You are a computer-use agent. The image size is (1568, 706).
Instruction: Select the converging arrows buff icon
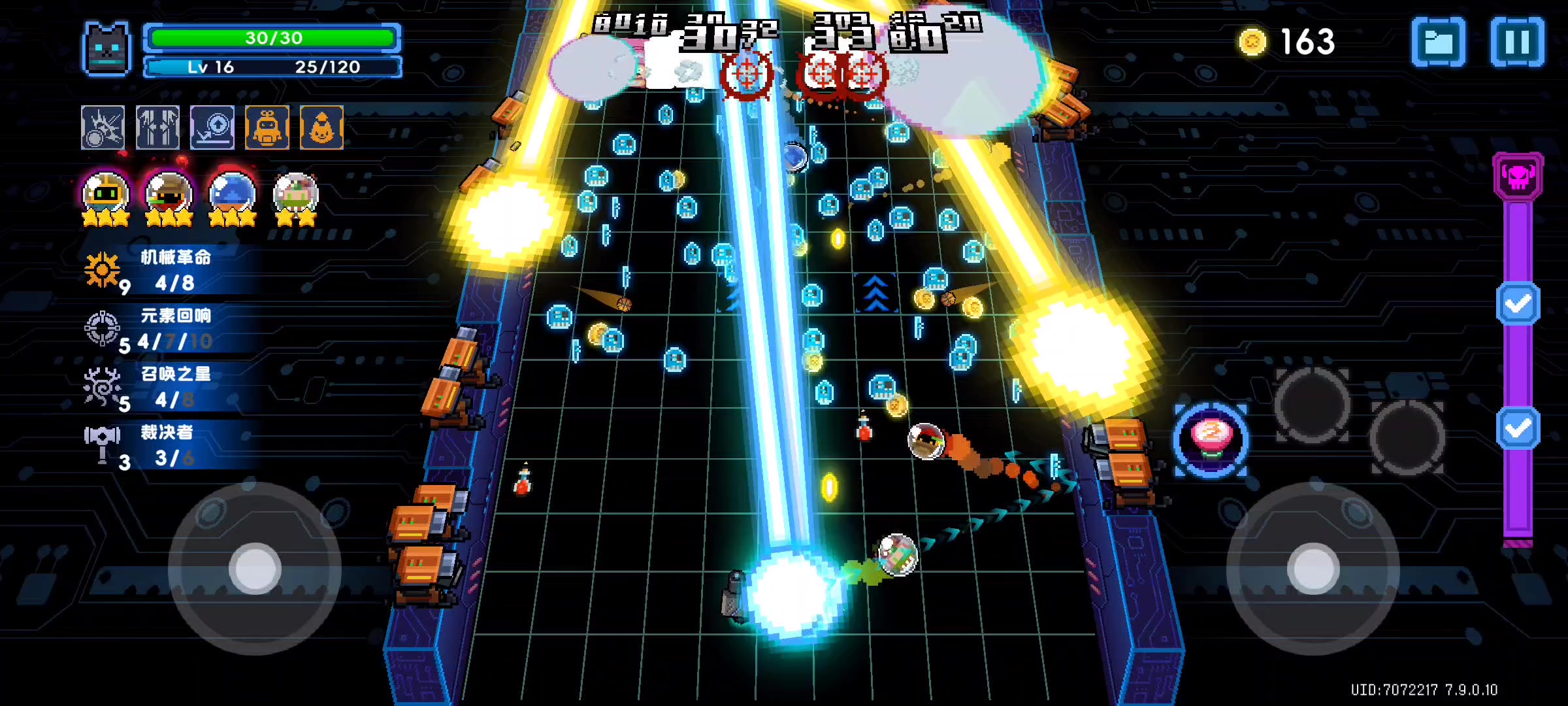point(157,127)
